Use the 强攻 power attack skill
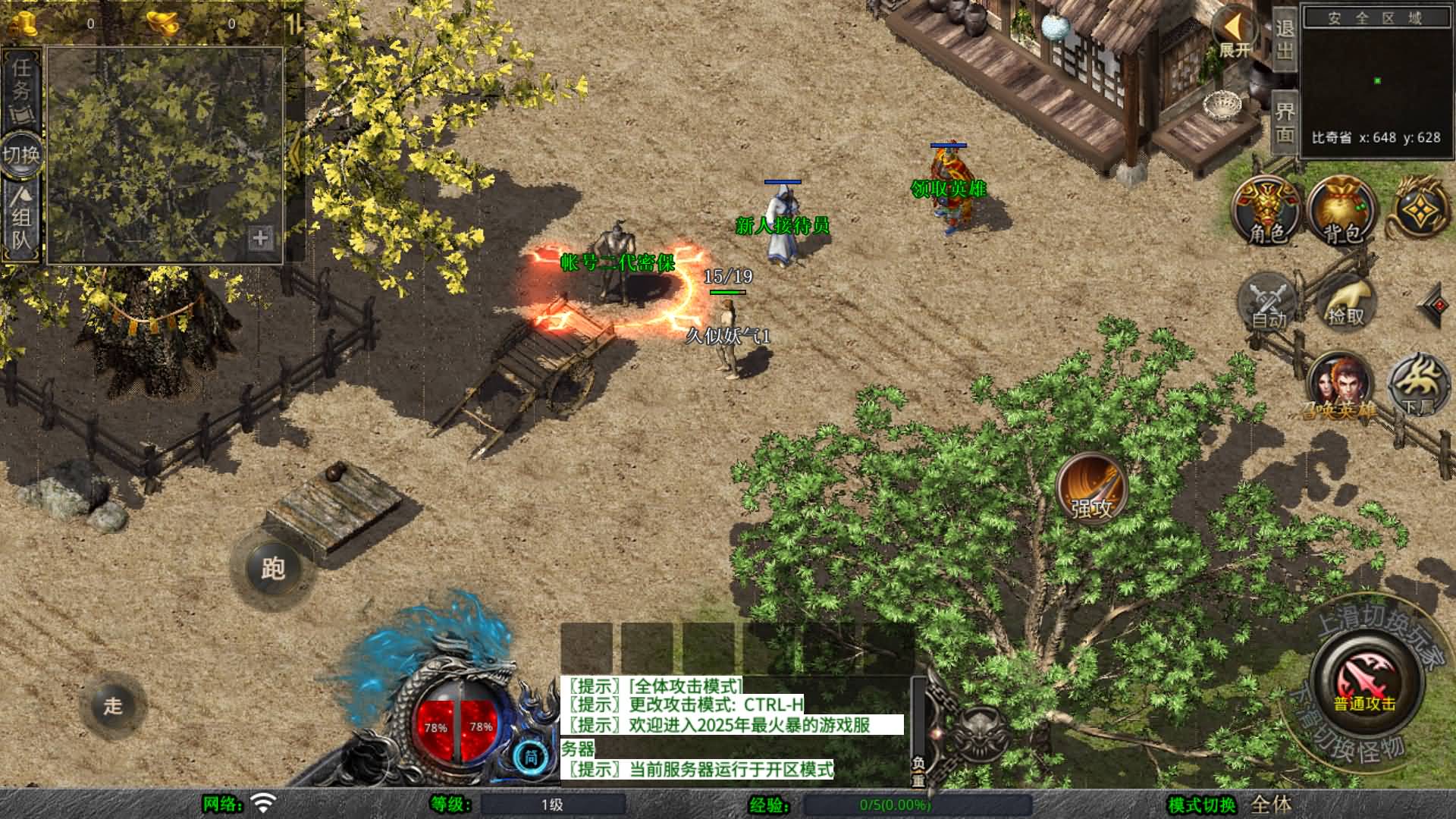 [x=1092, y=488]
